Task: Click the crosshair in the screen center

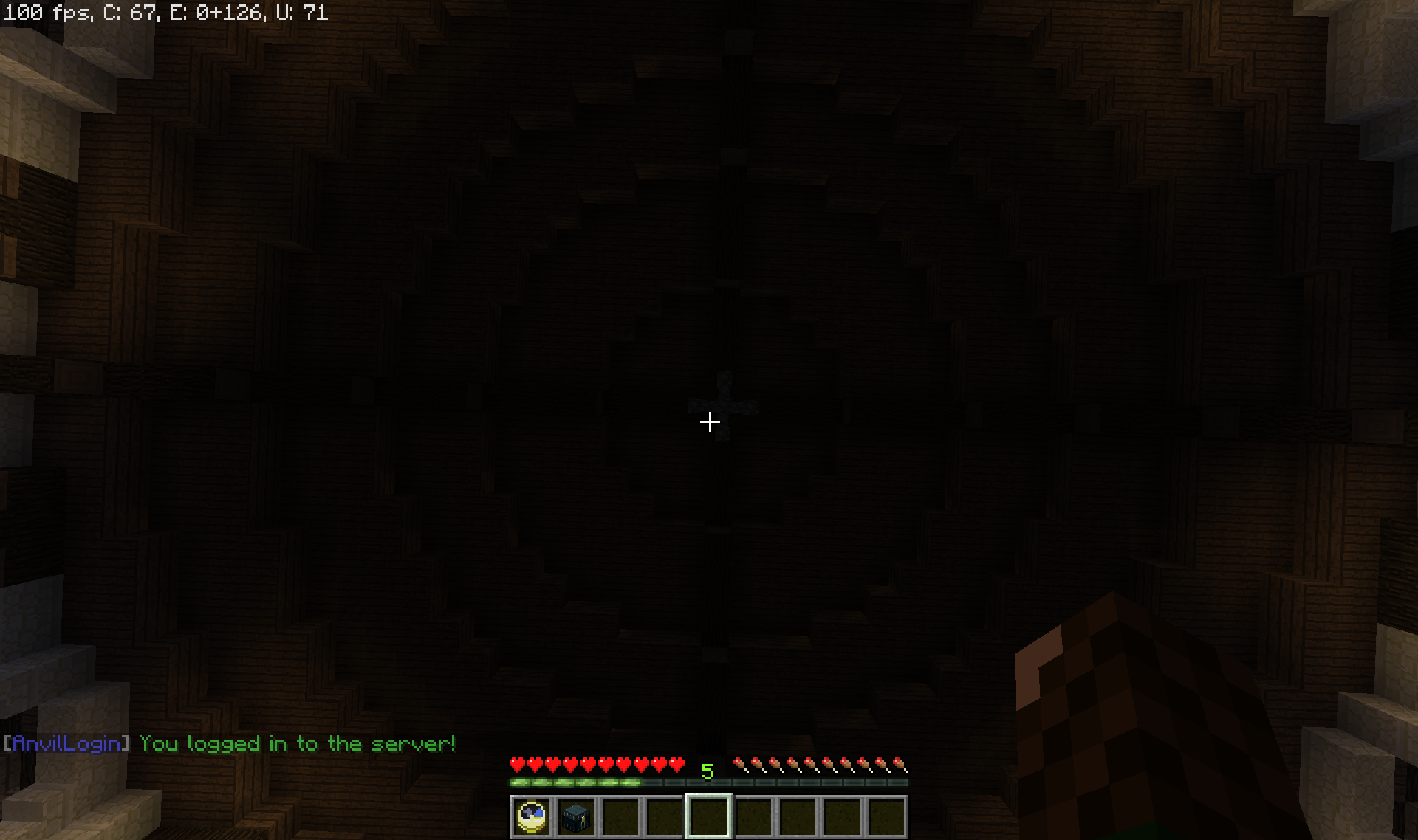Action: pyautogui.click(x=710, y=421)
